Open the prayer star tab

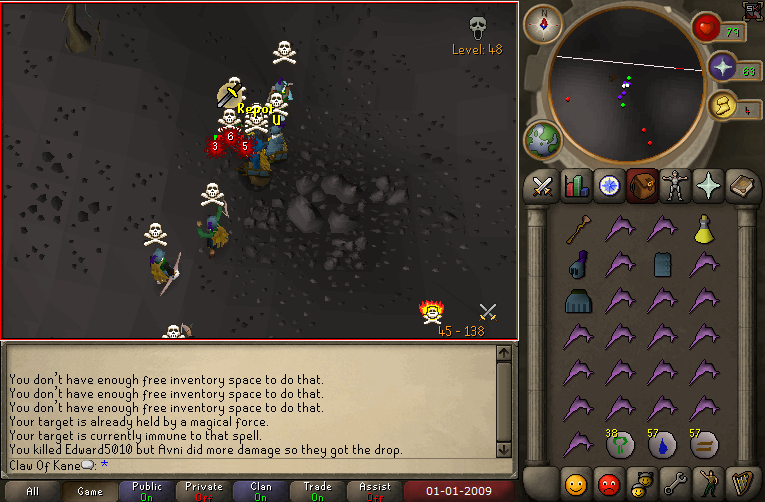point(708,187)
